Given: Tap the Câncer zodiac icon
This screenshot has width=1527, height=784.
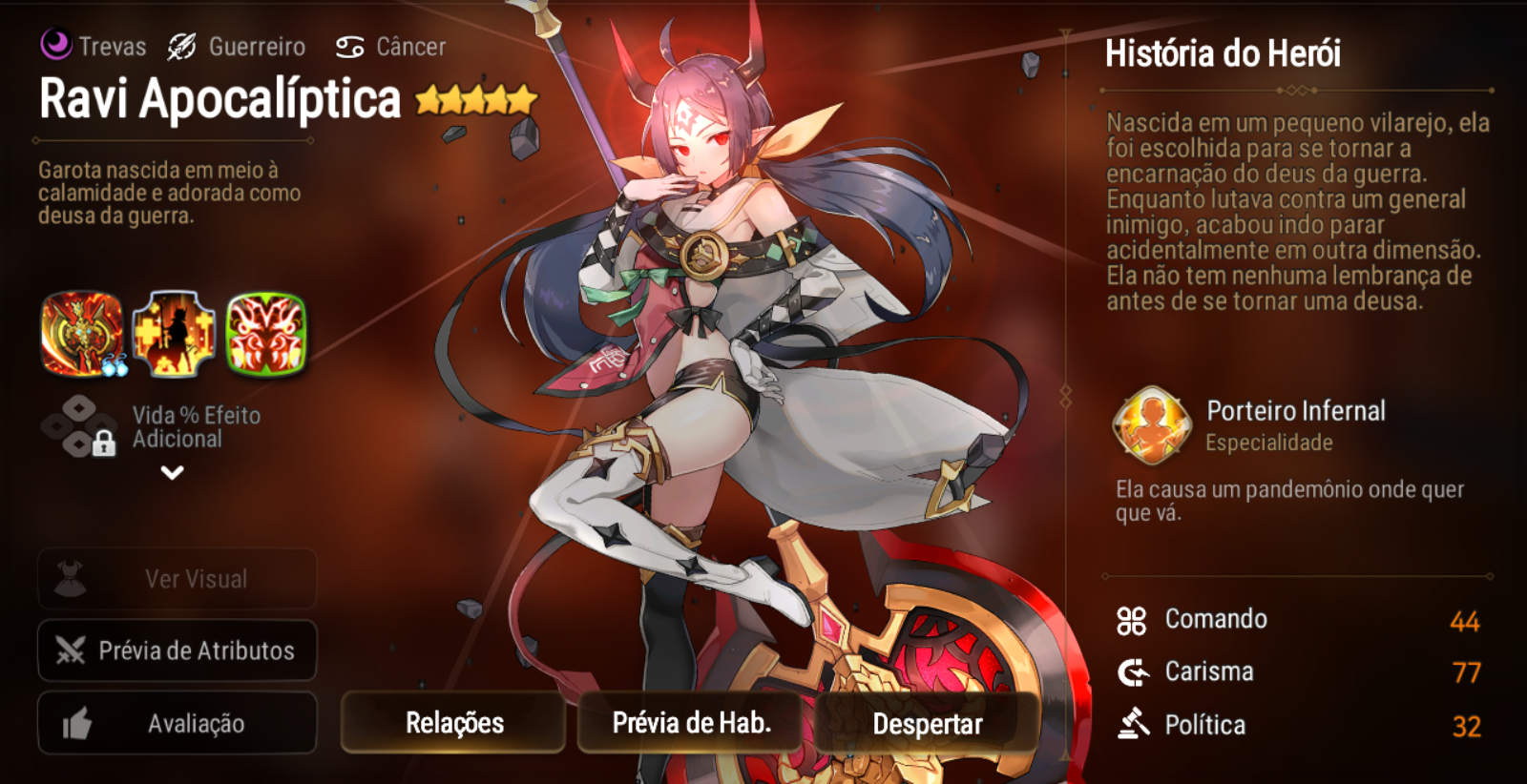Looking at the screenshot, I should pyautogui.click(x=350, y=47).
